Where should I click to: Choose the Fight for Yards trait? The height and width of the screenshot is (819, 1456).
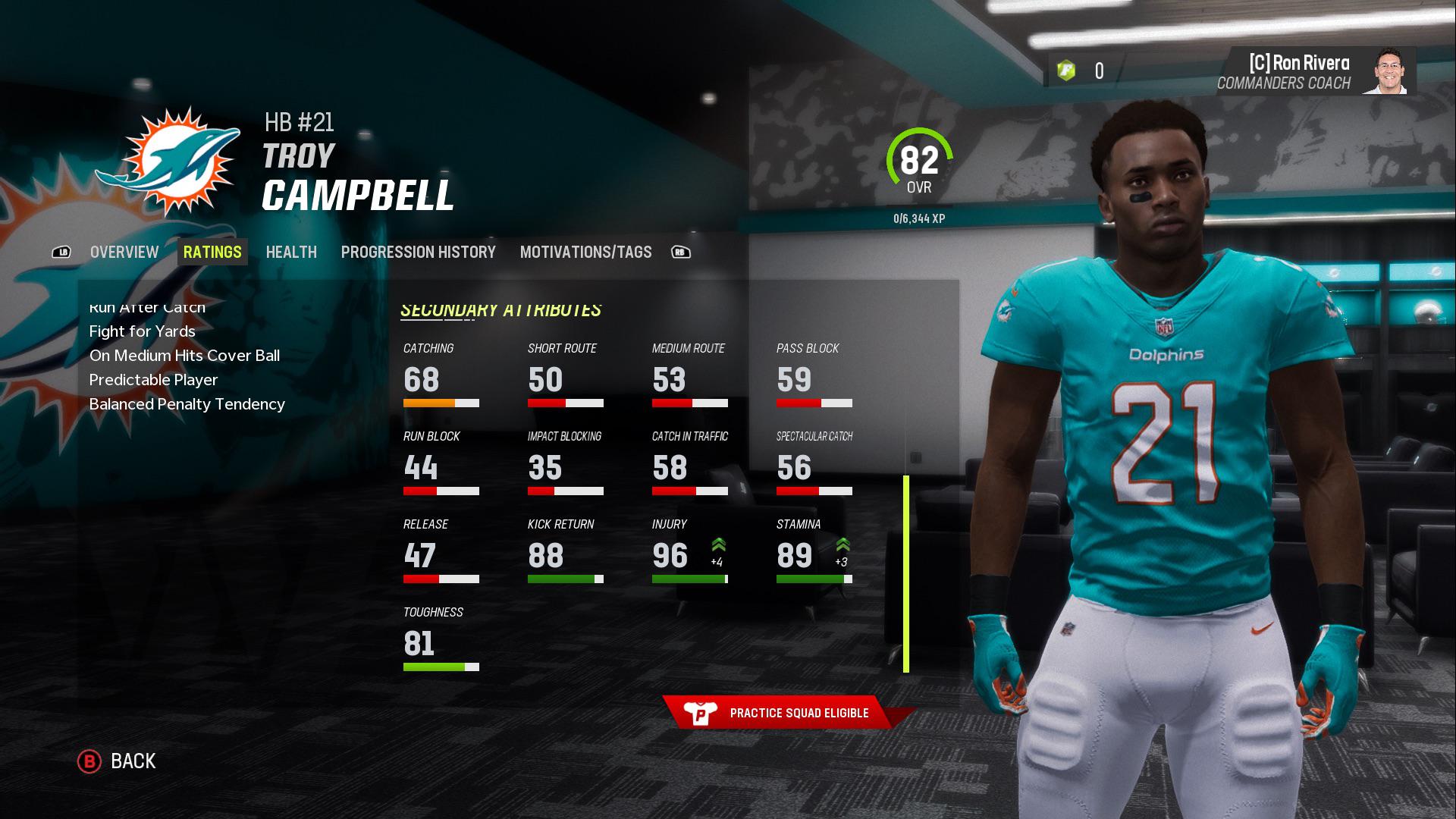[x=143, y=331]
